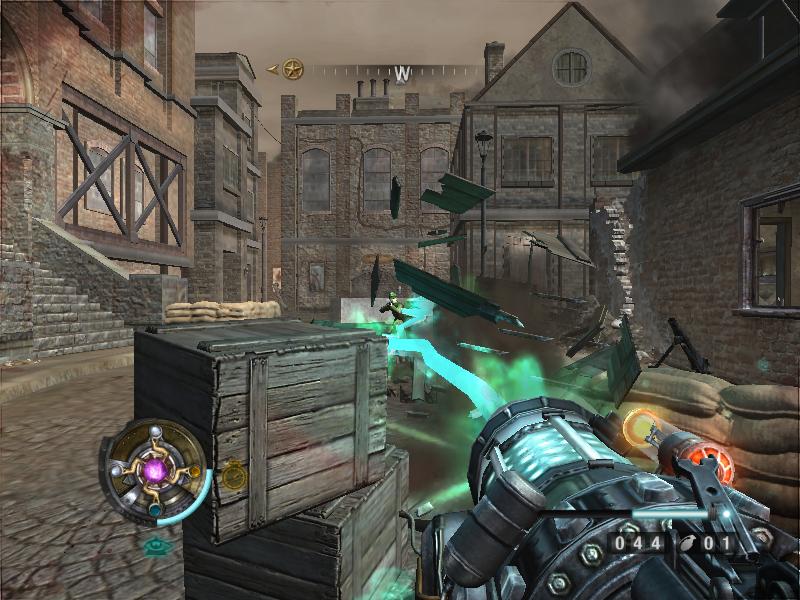The width and height of the screenshot is (800, 600).
Task: Click the compass strip at the W heading
Action: click(x=403, y=73)
